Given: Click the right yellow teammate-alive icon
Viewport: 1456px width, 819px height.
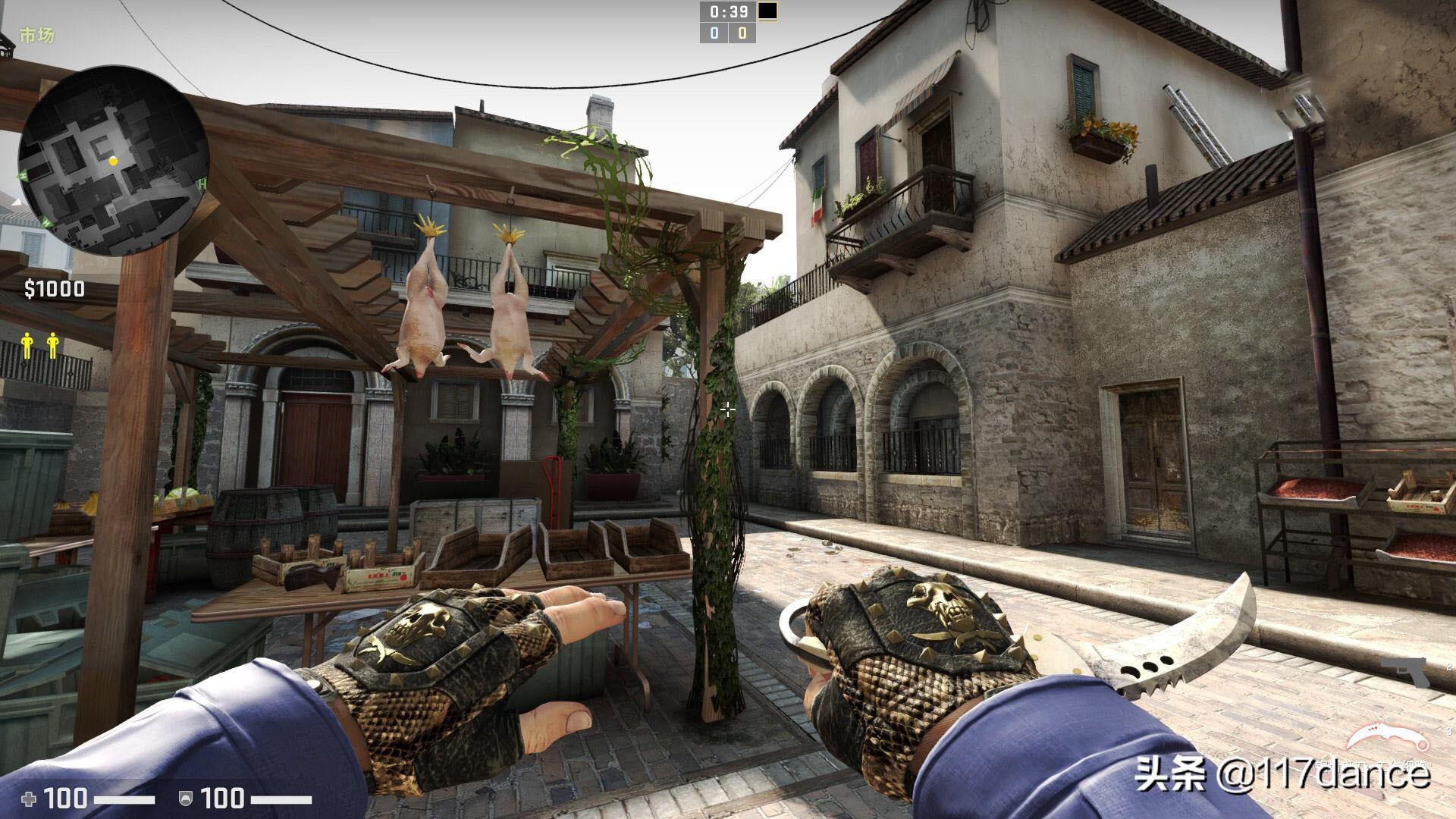Looking at the screenshot, I should point(53,347).
